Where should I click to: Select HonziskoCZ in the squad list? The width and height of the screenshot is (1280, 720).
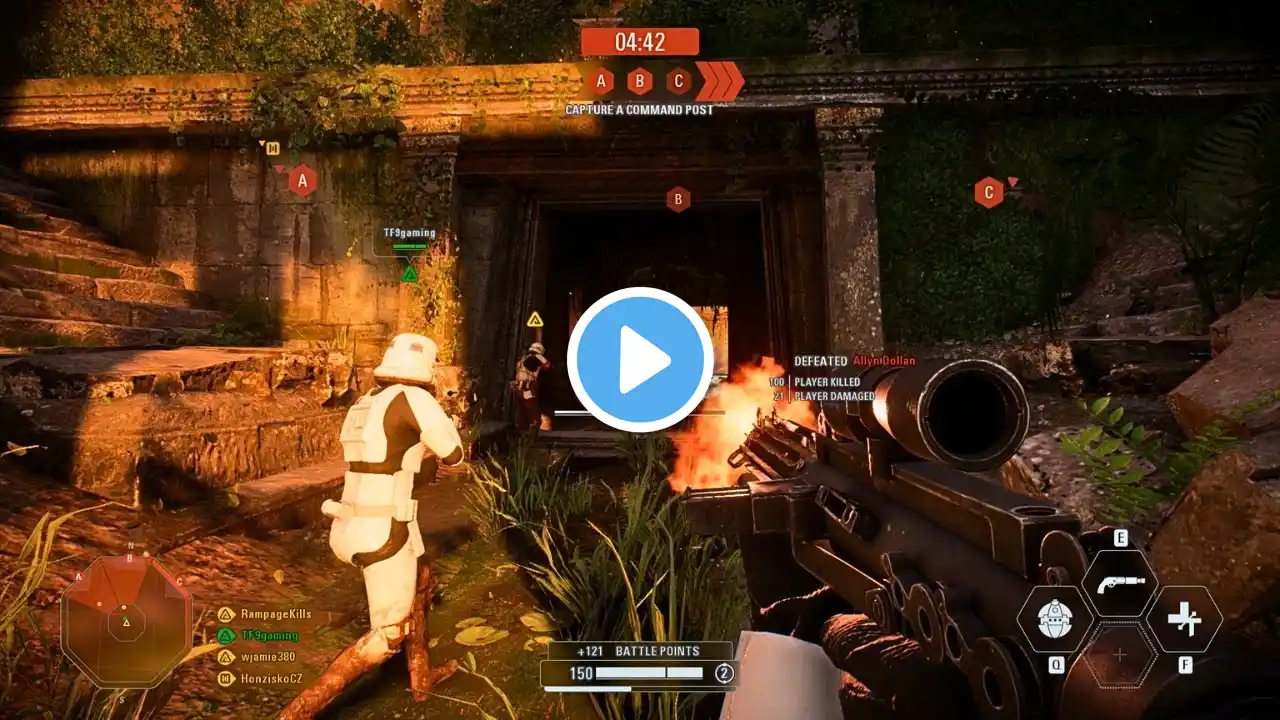[x=271, y=678]
